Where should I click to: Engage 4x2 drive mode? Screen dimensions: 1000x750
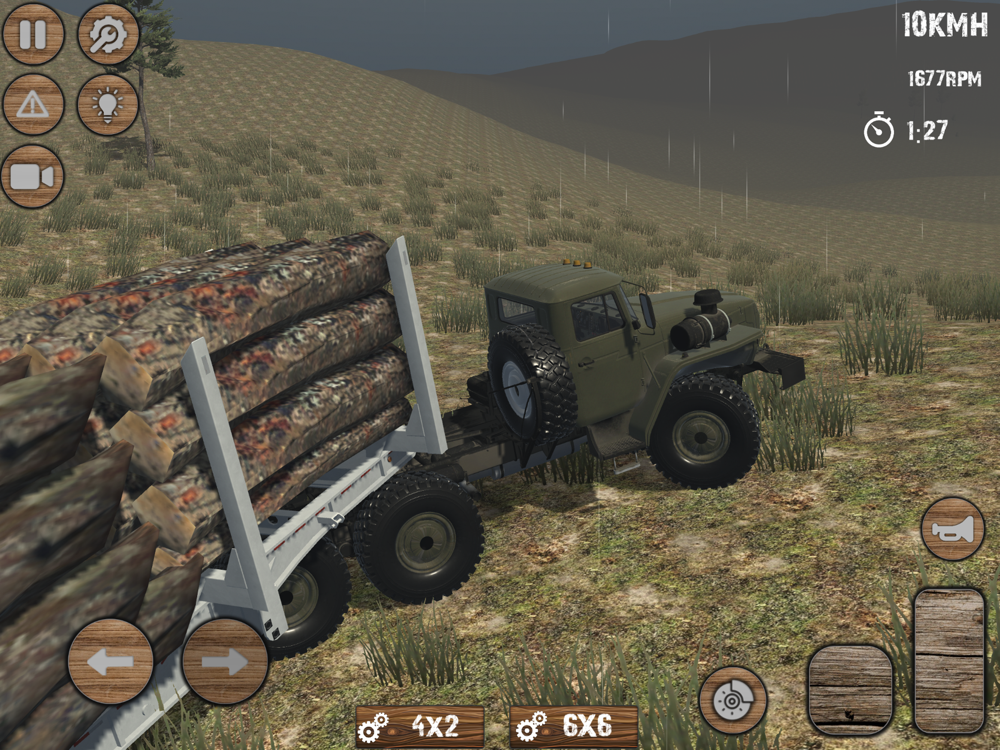(420, 727)
